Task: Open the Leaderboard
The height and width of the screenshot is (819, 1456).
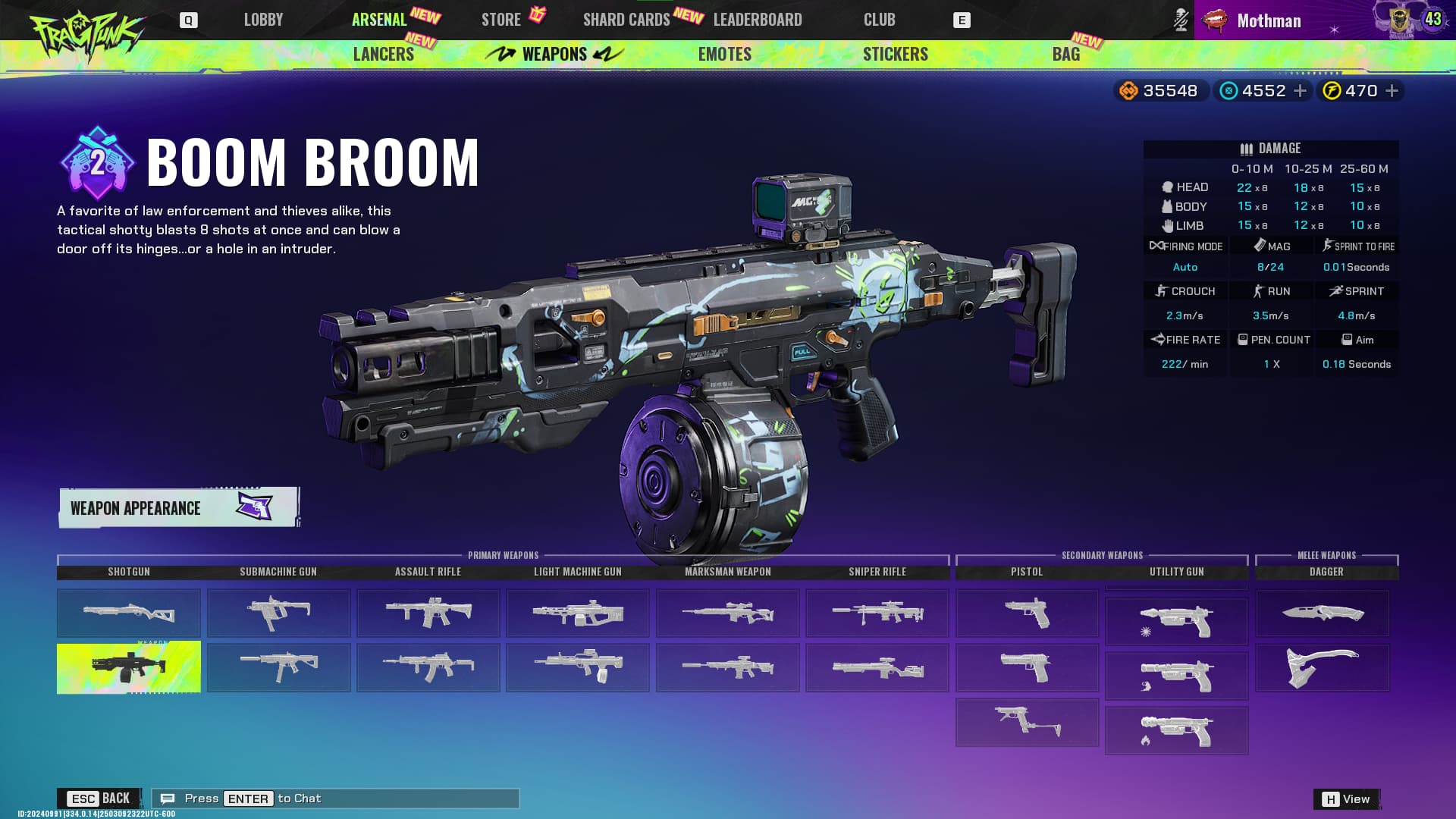Action: point(758,20)
